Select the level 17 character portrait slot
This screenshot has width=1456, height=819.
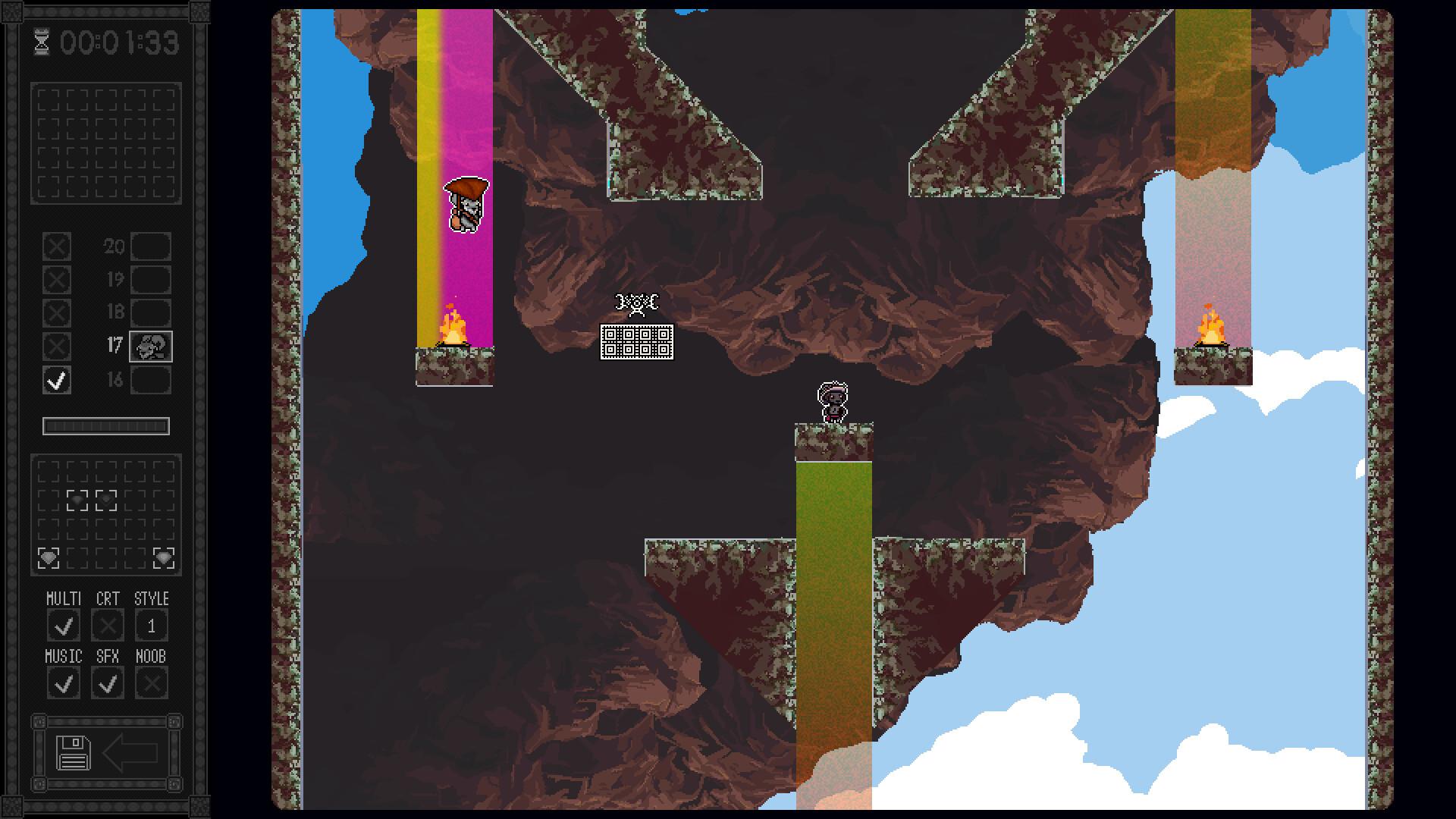coord(151,347)
